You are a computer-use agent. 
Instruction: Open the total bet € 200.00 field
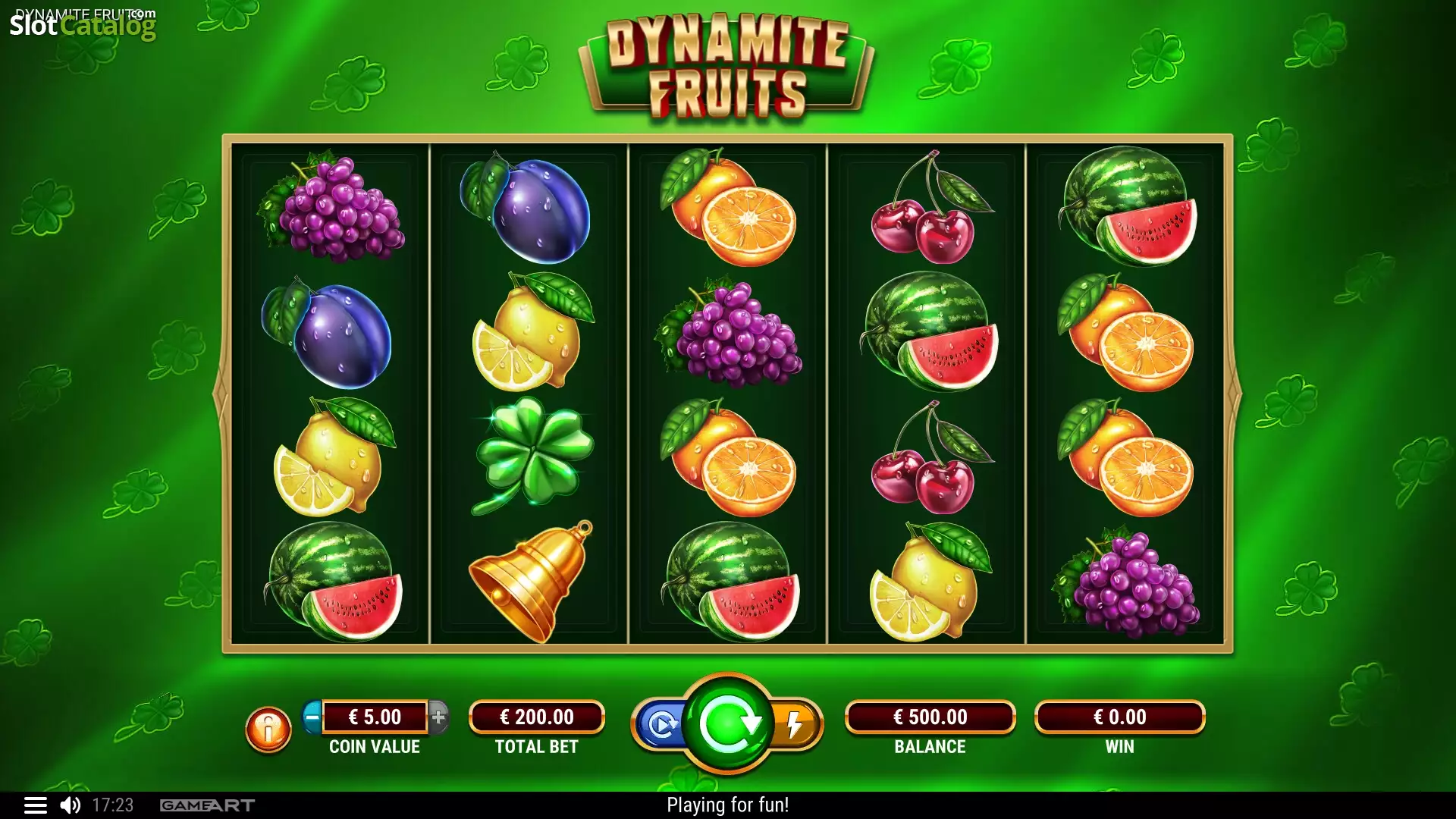pyautogui.click(x=536, y=717)
